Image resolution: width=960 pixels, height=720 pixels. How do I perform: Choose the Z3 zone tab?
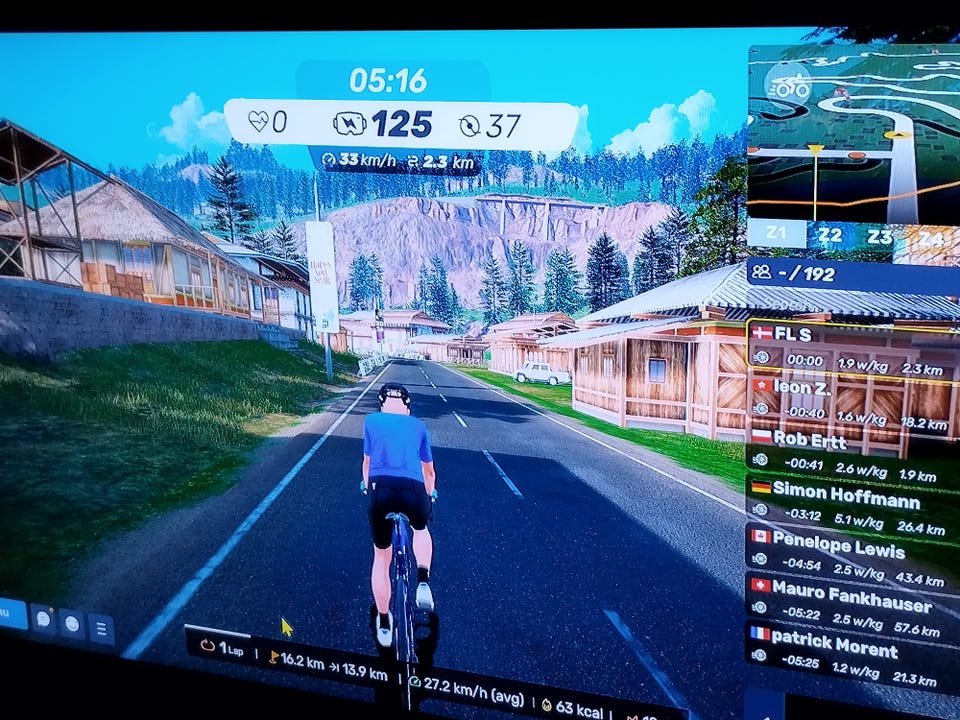click(879, 237)
